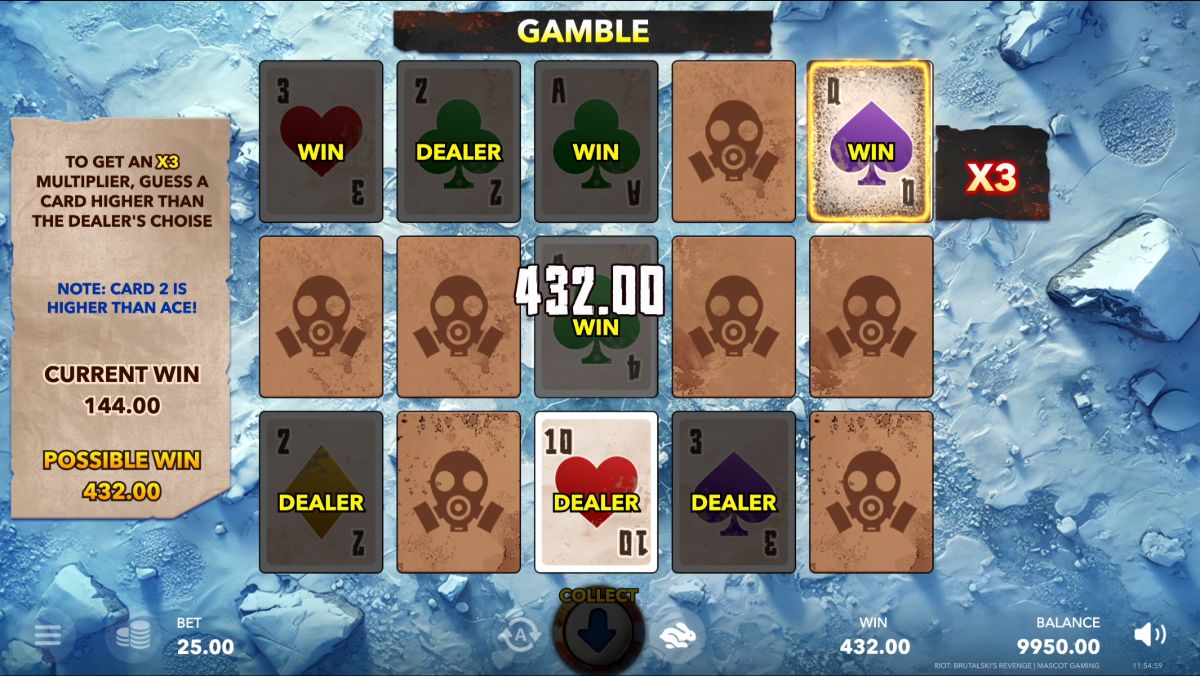Select the Queen of spades card
The image size is (1200, 676).
[869, 141]
